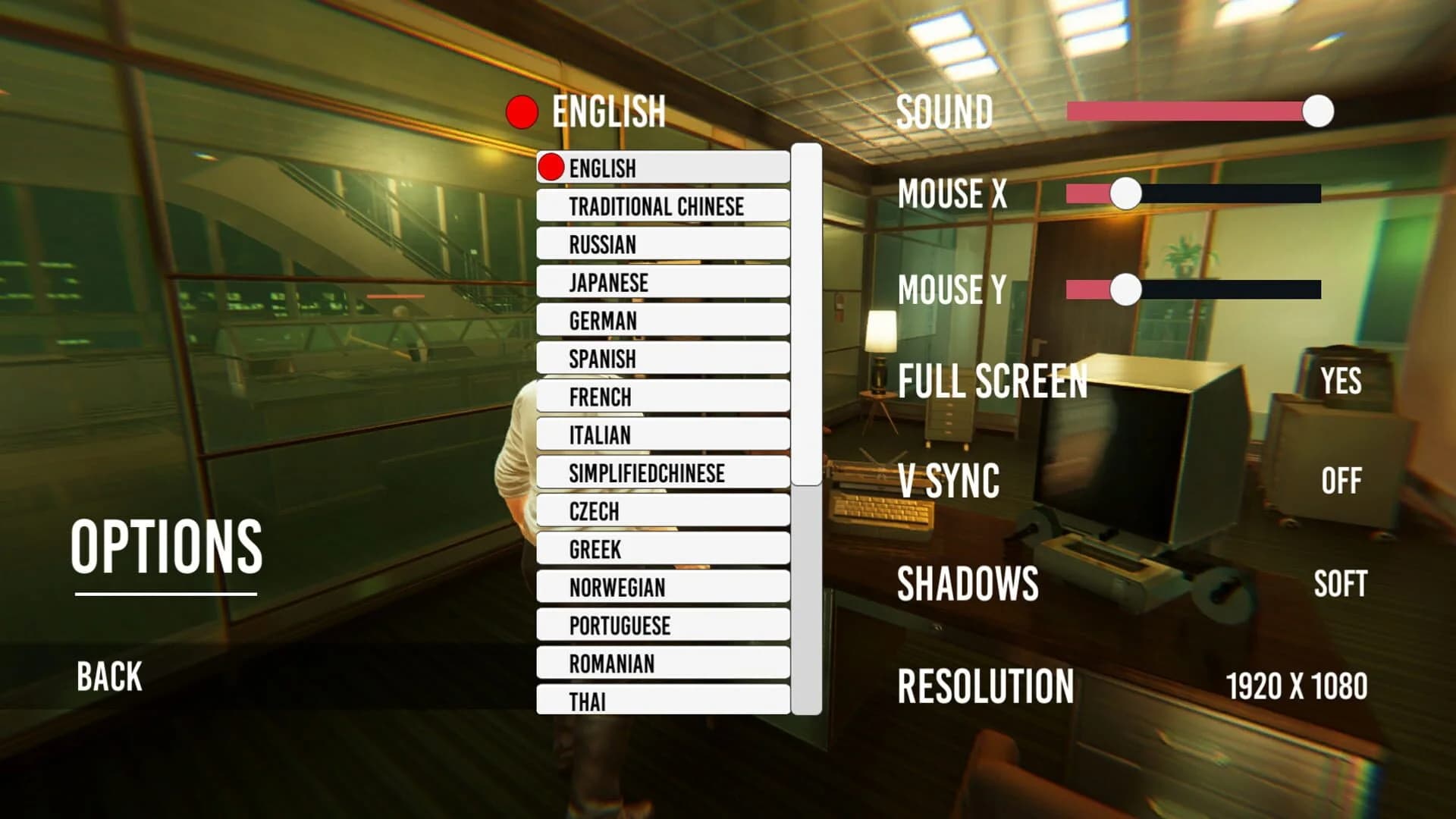Toggle Full Screen off
The image size is (1456, 819).
click(1344, 383)
